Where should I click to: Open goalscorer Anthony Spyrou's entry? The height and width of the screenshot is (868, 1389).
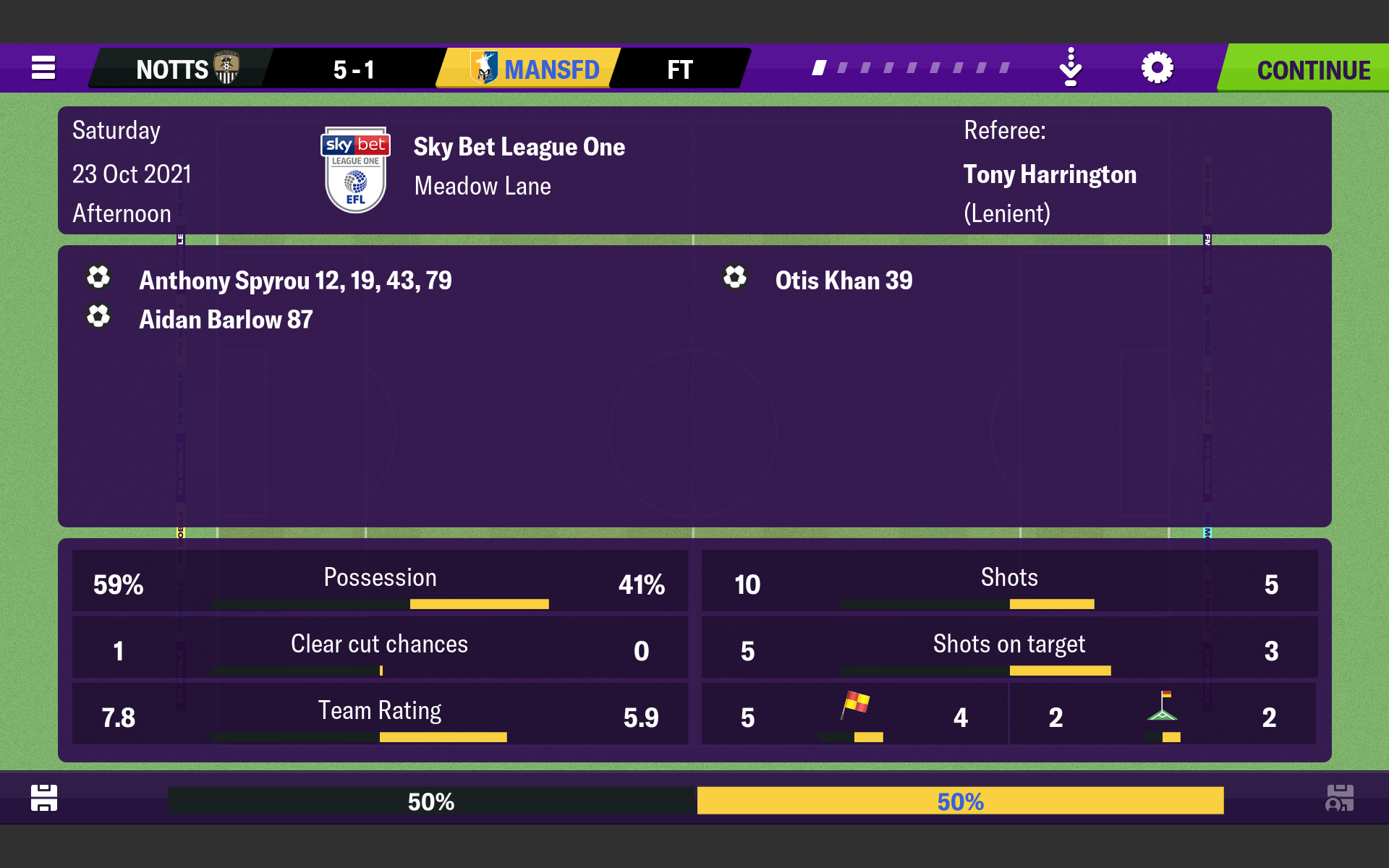tap(295, 281)
